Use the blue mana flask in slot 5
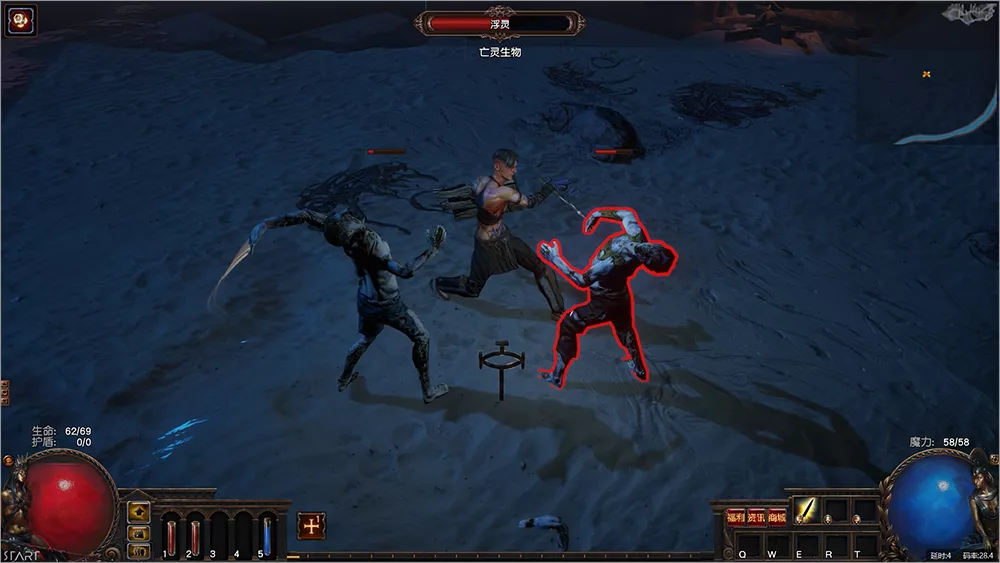 pos(267,534)
